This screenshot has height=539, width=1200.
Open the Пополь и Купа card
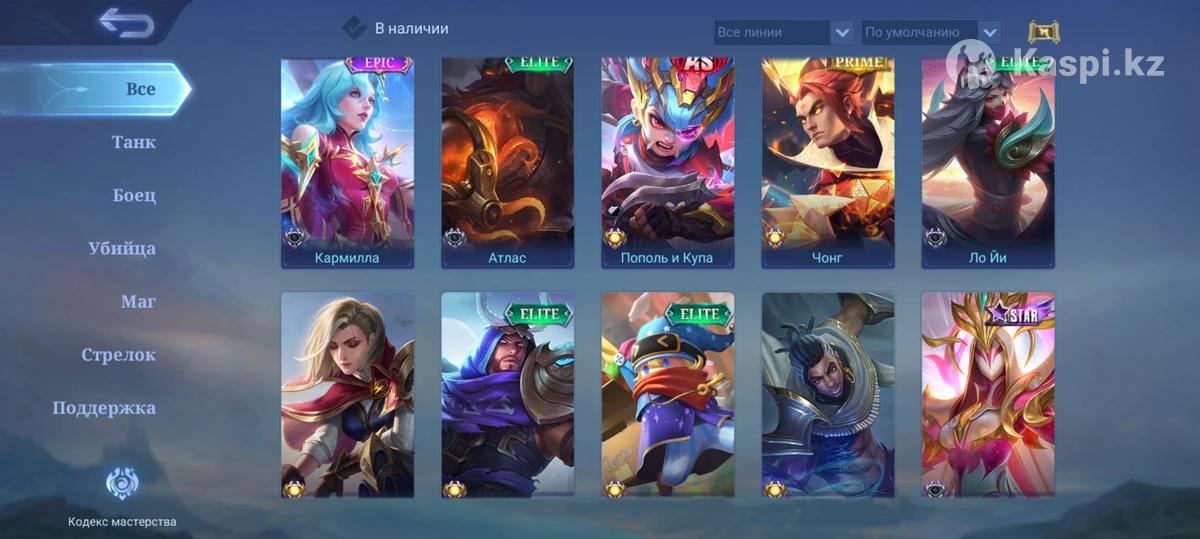pos(667,162)
